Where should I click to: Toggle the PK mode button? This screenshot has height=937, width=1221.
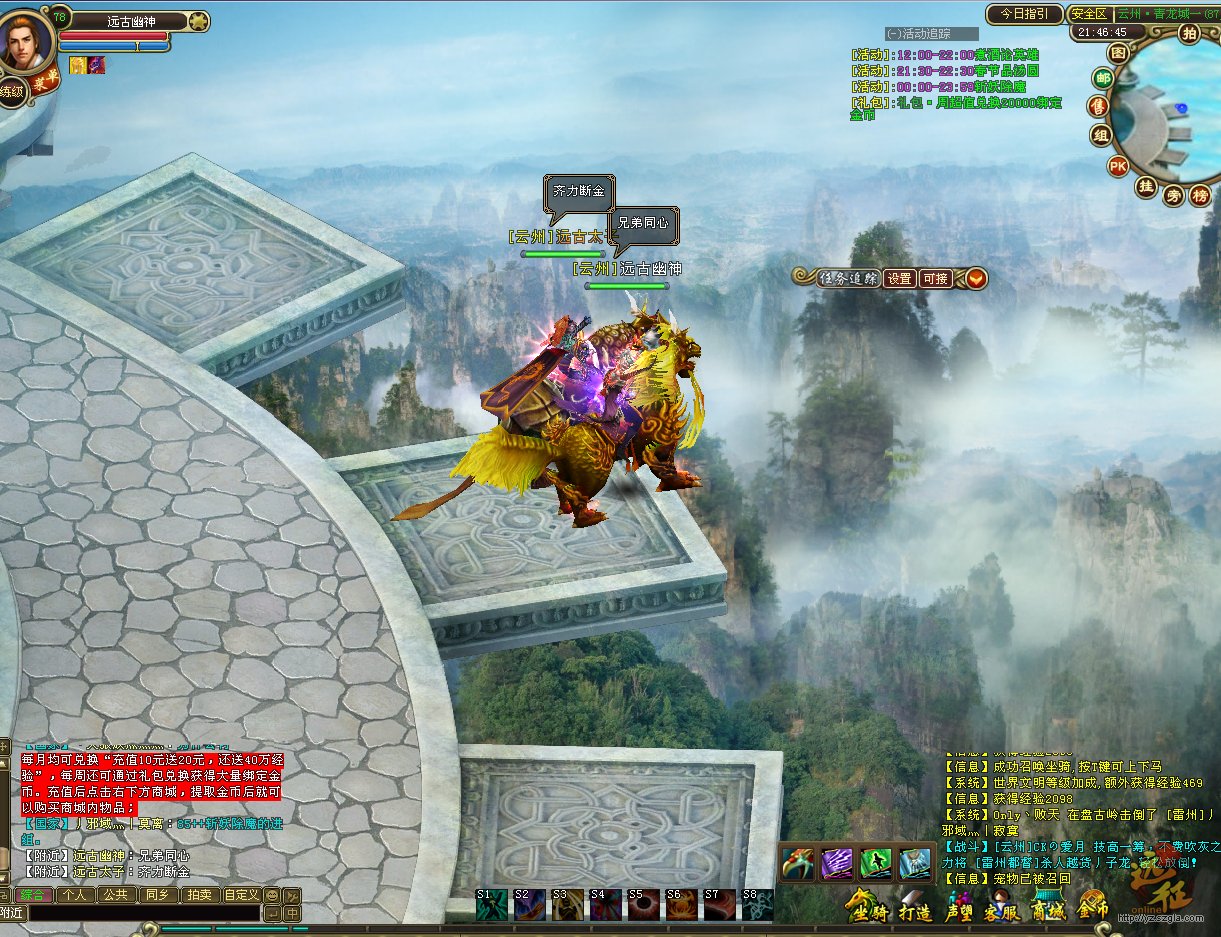coord(1118,166)
